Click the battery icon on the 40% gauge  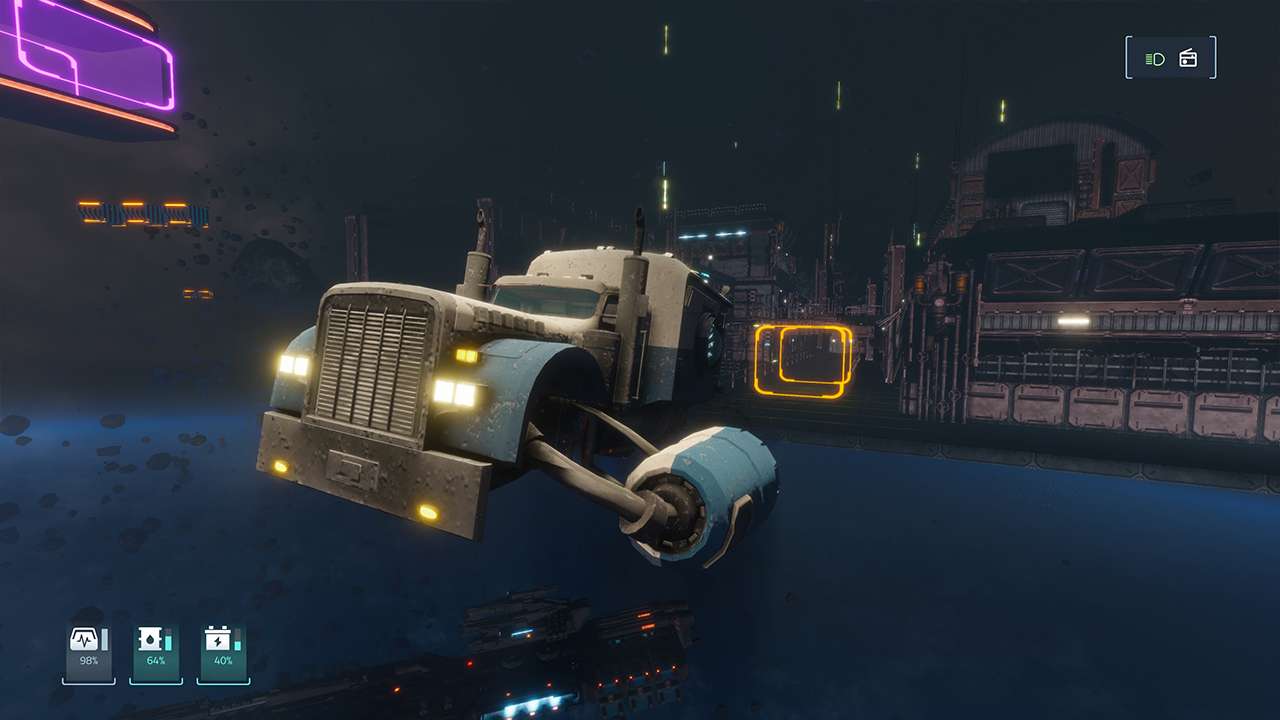[x=218, y=638]
